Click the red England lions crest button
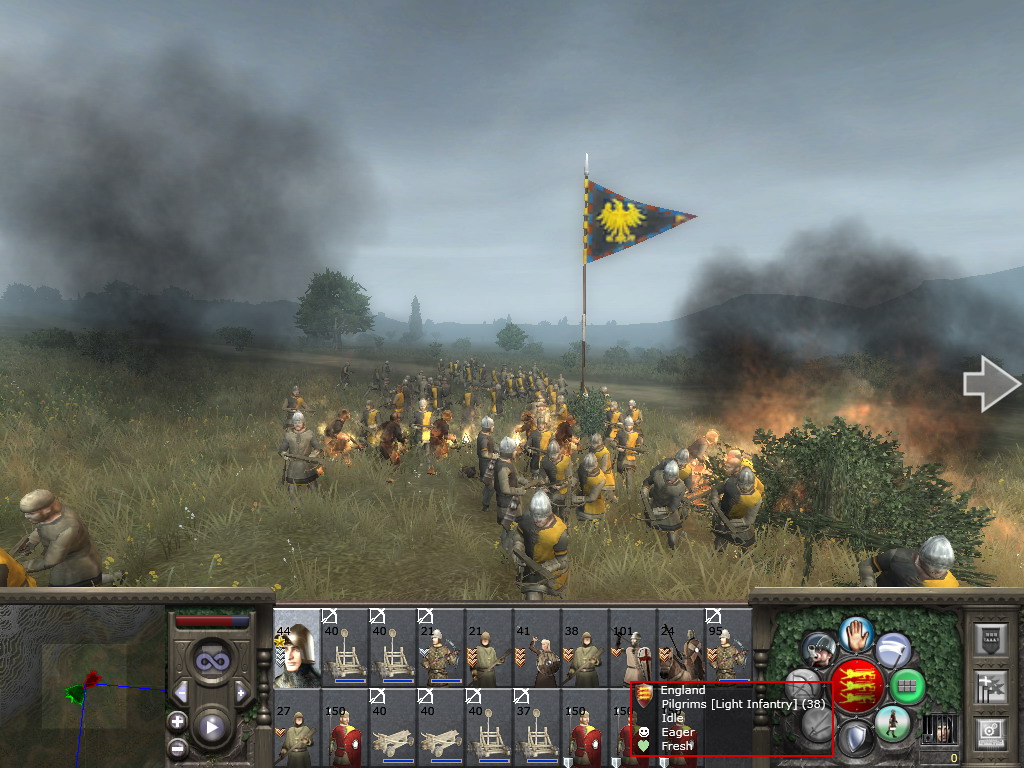Screen dimensions: 1024x768 (x=857, y=685)
